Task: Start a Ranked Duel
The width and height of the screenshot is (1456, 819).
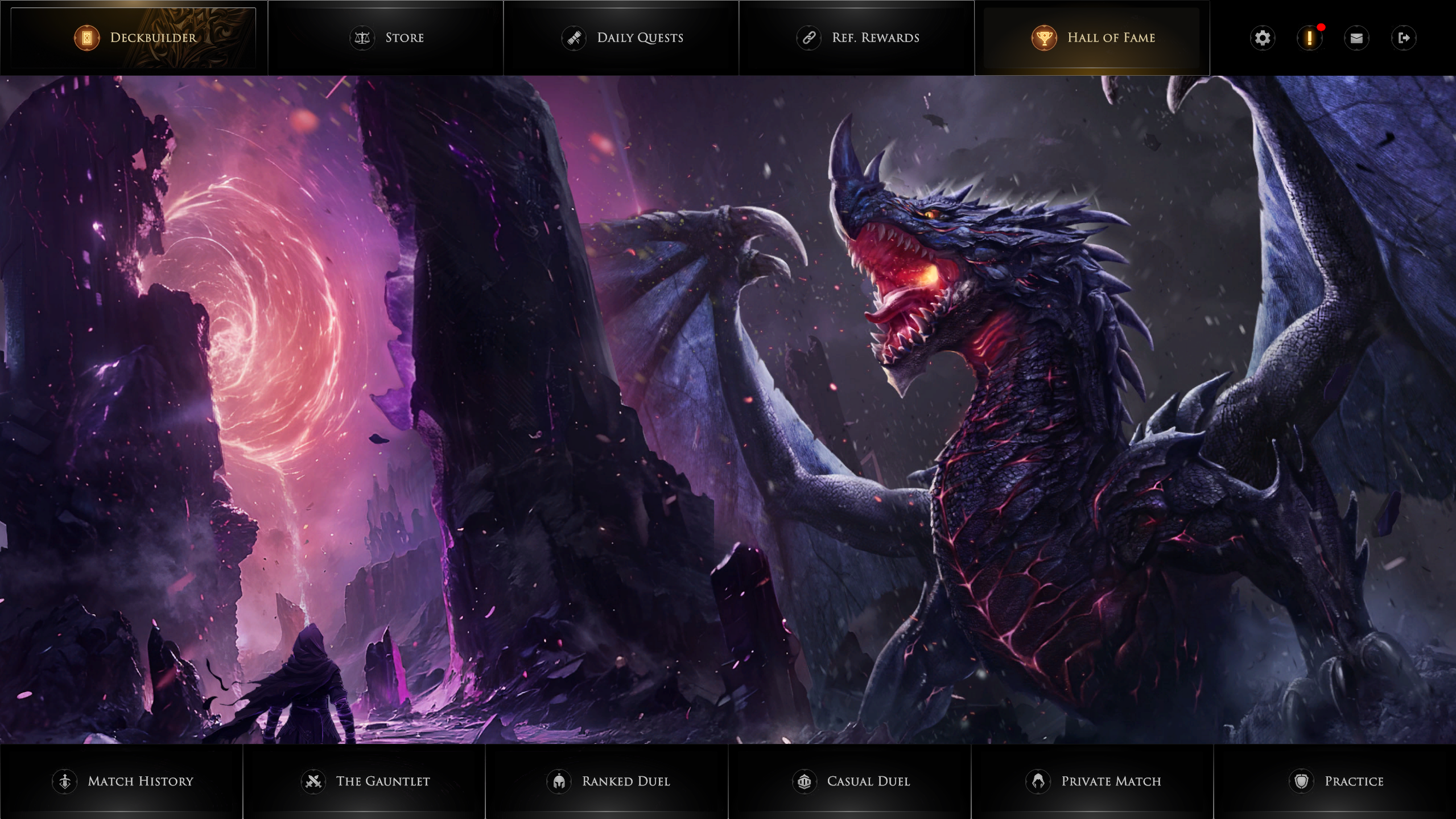Action: point(625,781)
